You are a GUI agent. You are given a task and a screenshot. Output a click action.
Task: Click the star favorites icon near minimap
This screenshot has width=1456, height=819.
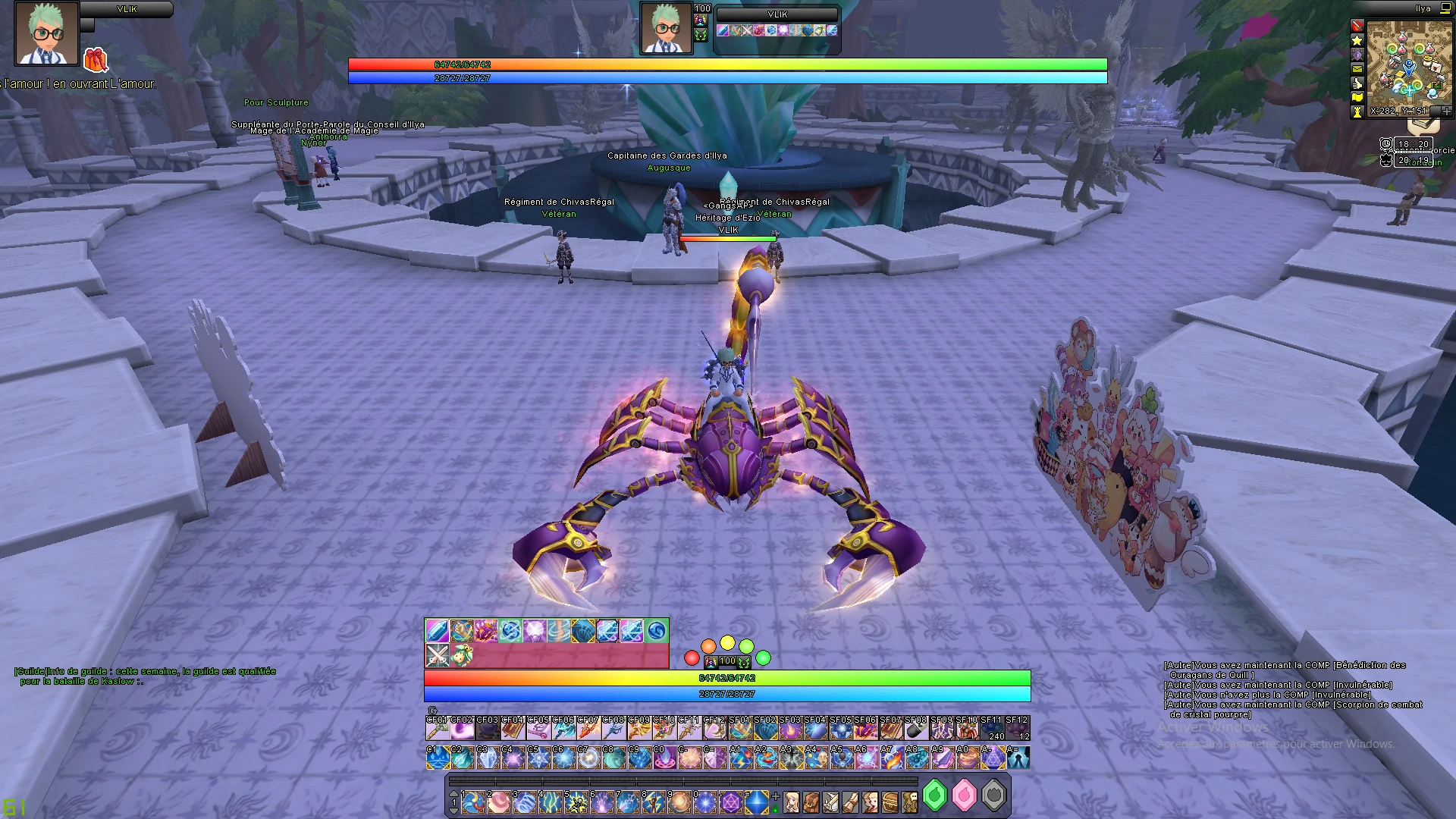point(1357,40)
